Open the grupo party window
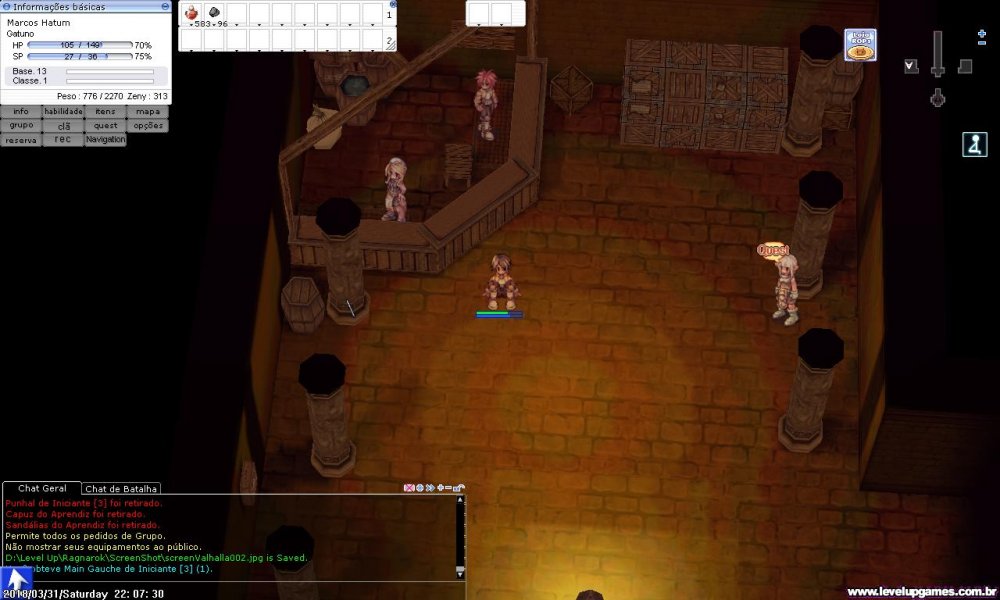The width and height of the screenshot is (1000, 600). coord(21,126)
